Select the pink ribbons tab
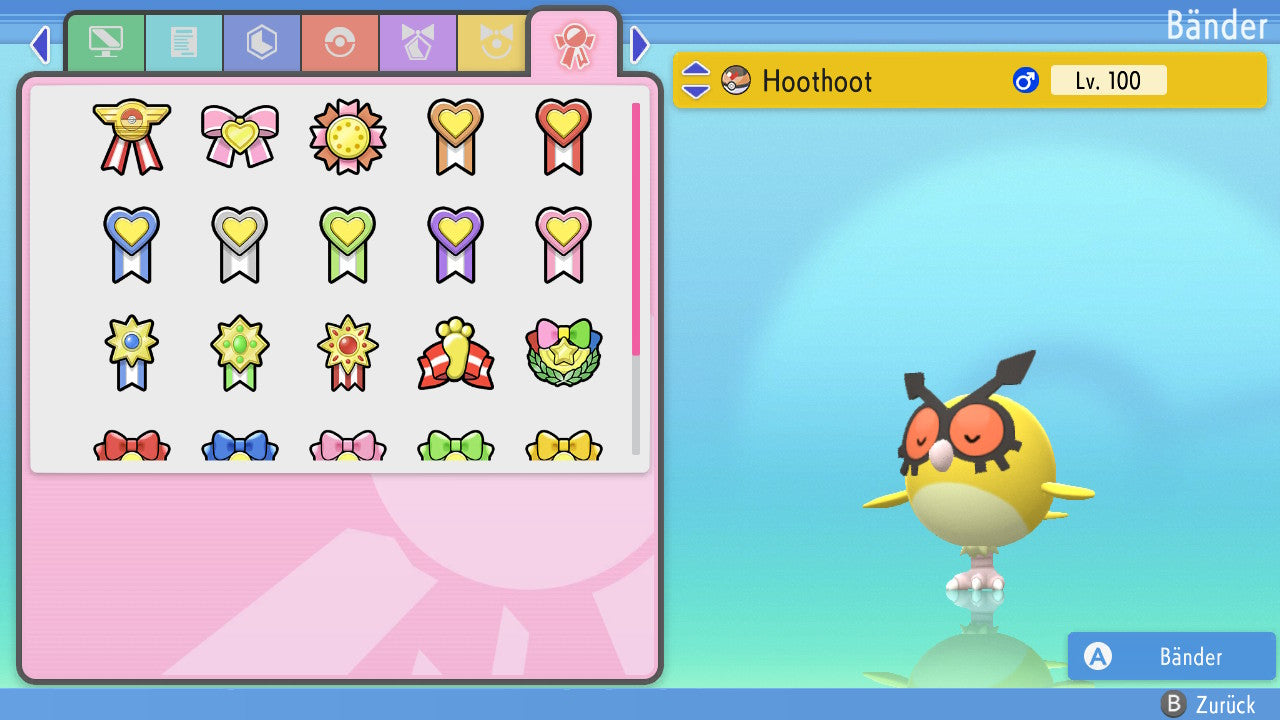Image resolution: width=1280 pixels, height=720 pixels. pos(574,44)
